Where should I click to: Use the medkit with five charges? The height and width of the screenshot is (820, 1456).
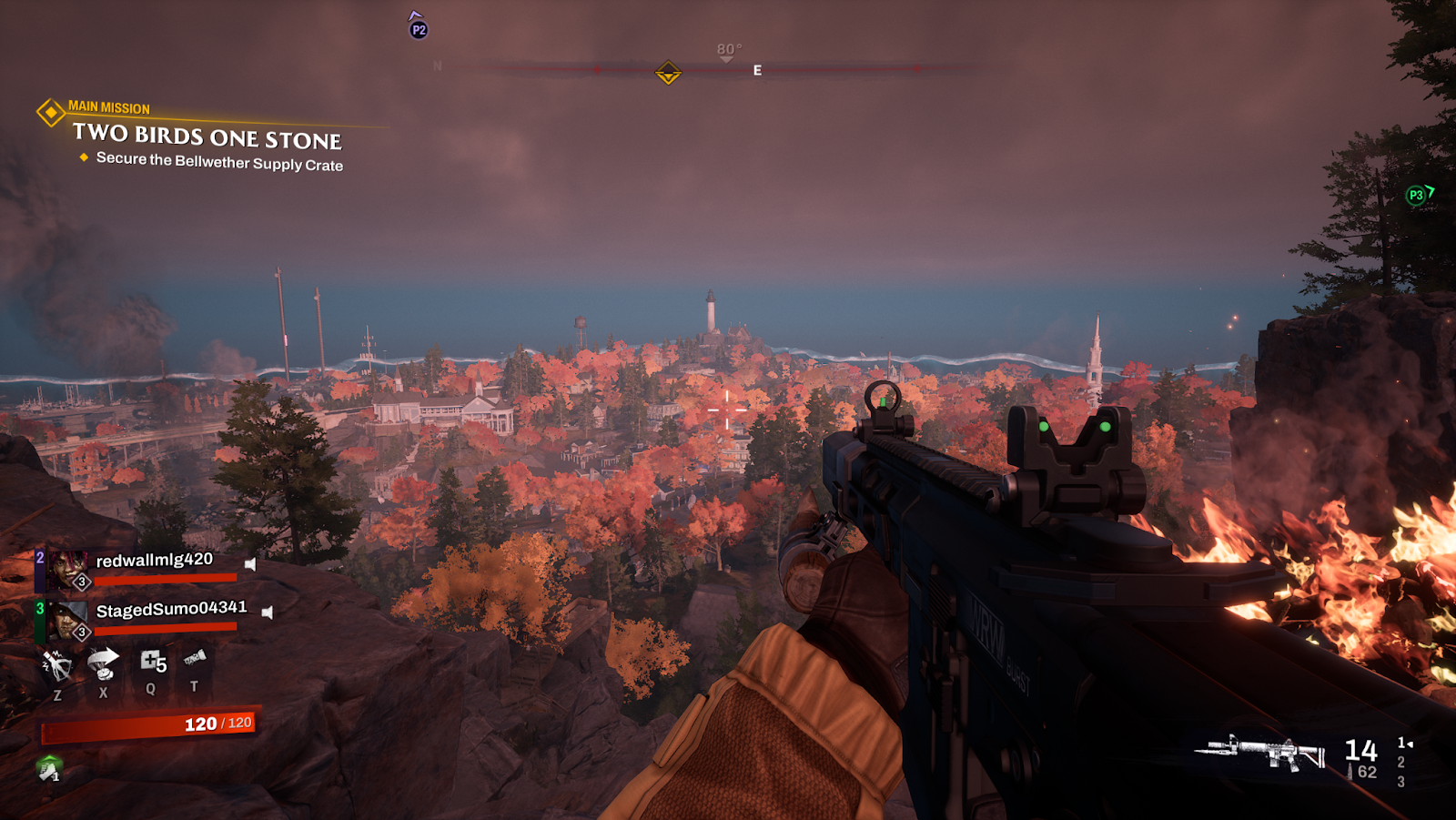[152, 662]
